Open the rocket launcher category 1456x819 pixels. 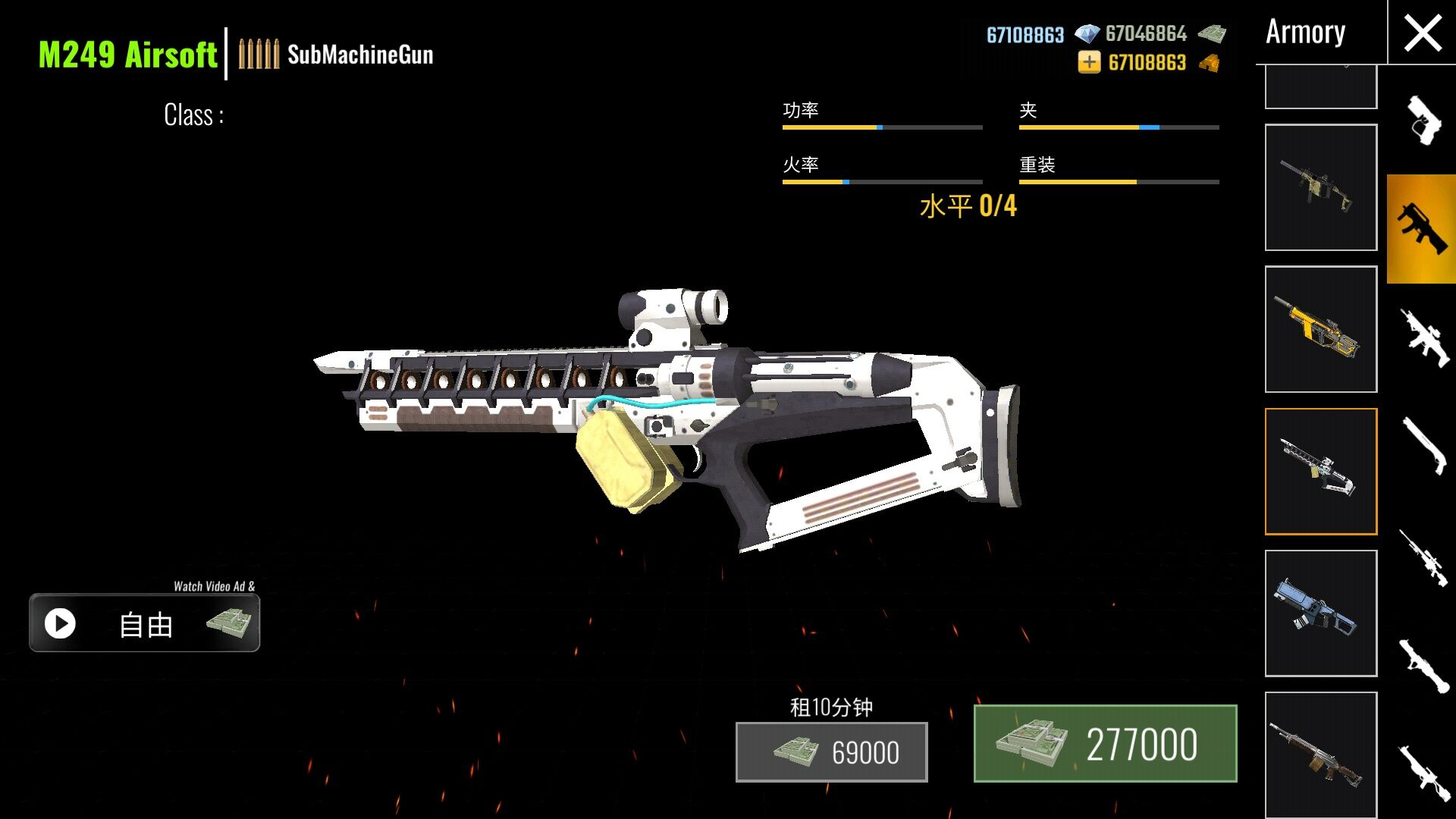point(1422,666)
